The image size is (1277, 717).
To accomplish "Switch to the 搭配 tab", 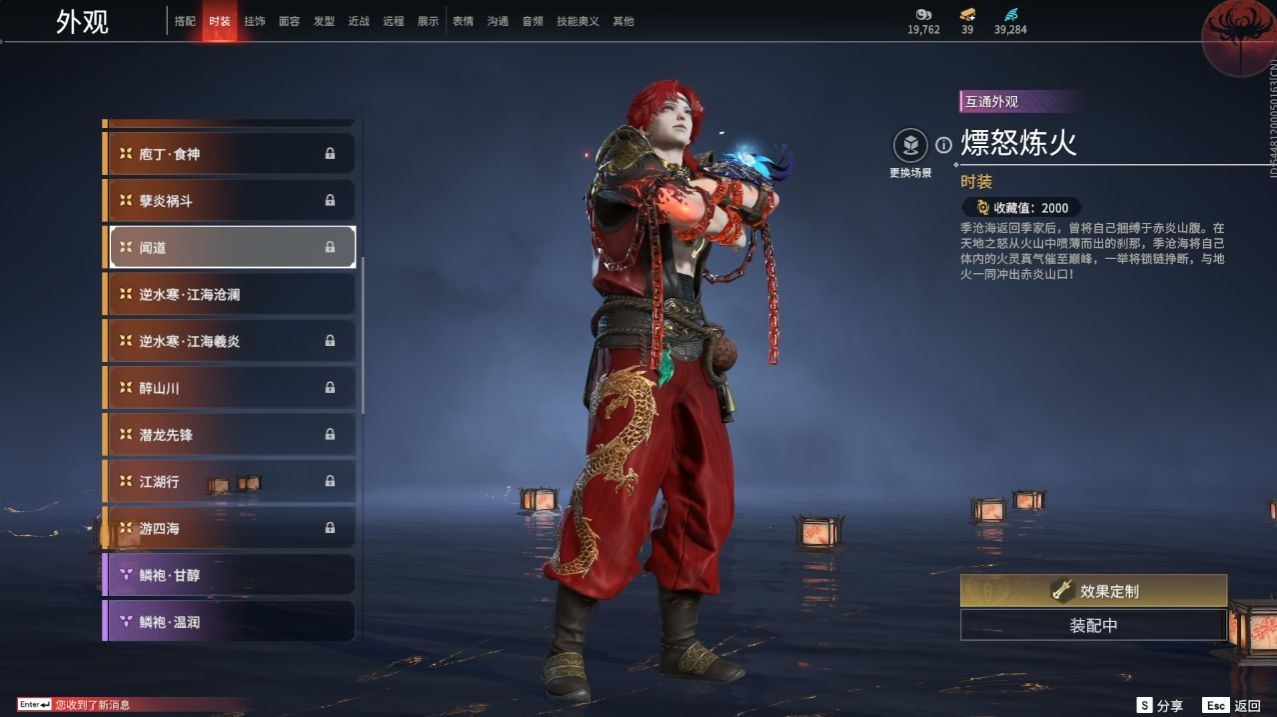I will click(185, 21).
